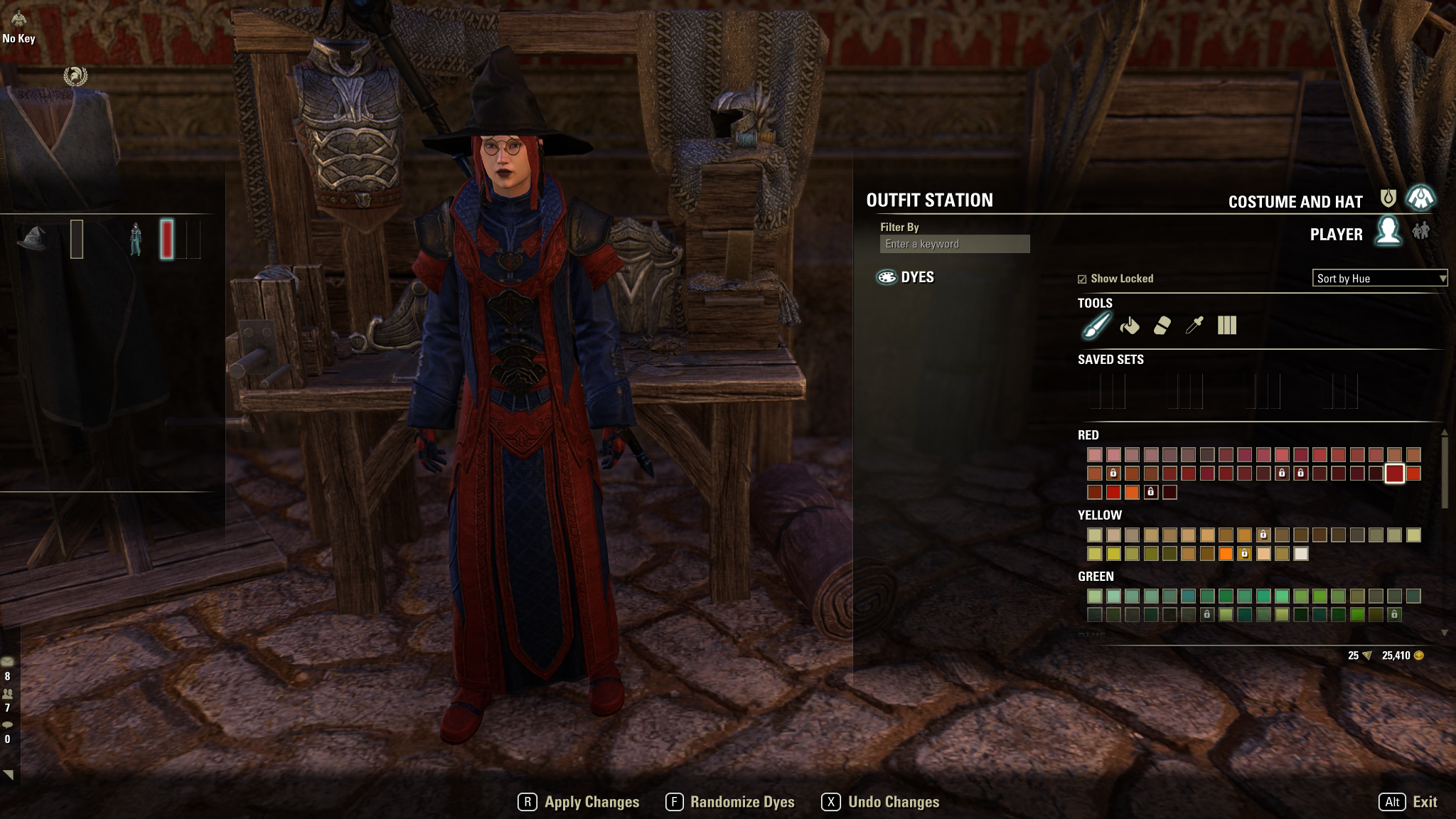Activate the eyedropper sample tool

[1194, 326]
